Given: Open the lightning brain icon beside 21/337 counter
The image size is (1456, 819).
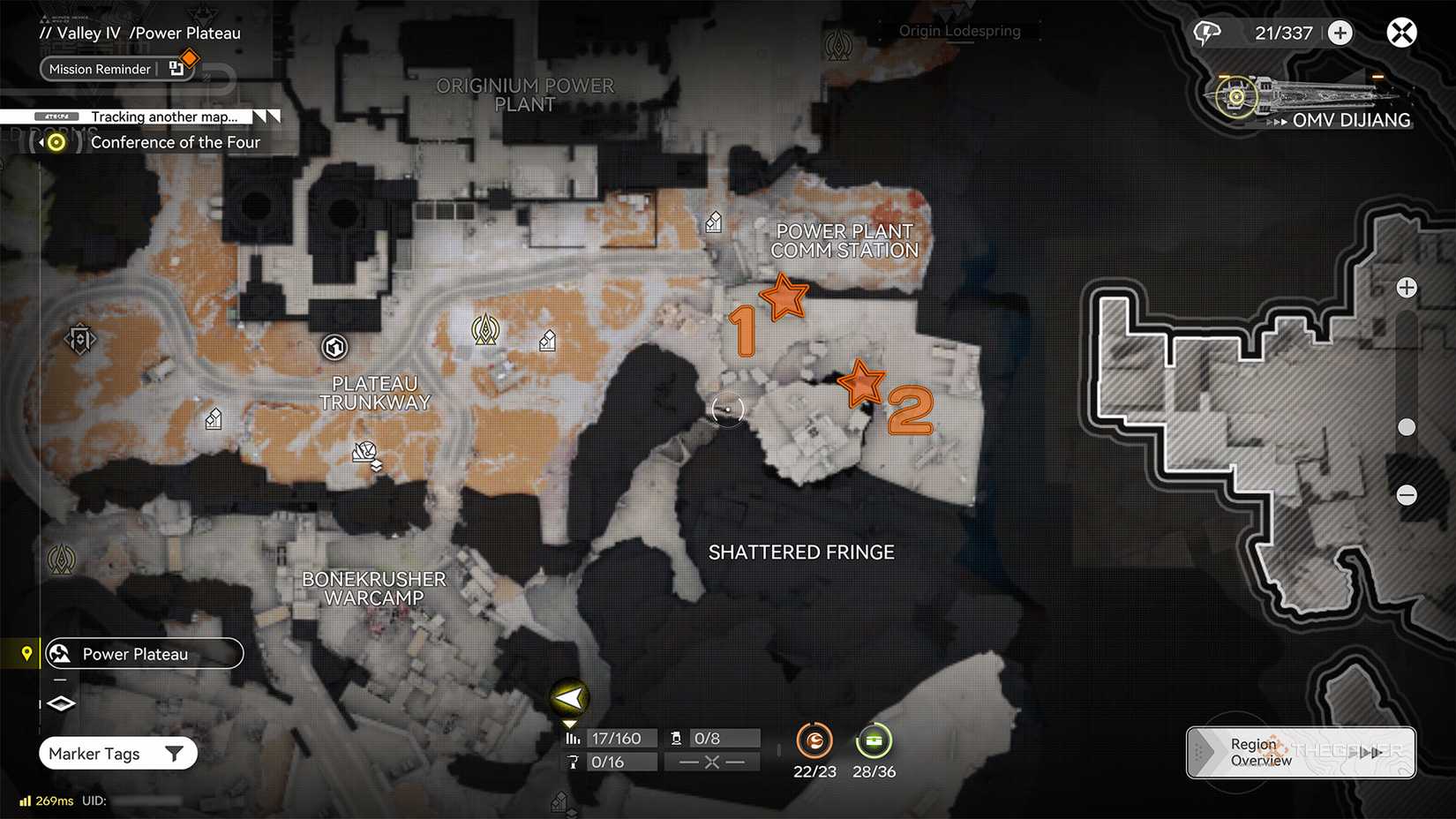Looking at the screenshot, I should 1206,32.
